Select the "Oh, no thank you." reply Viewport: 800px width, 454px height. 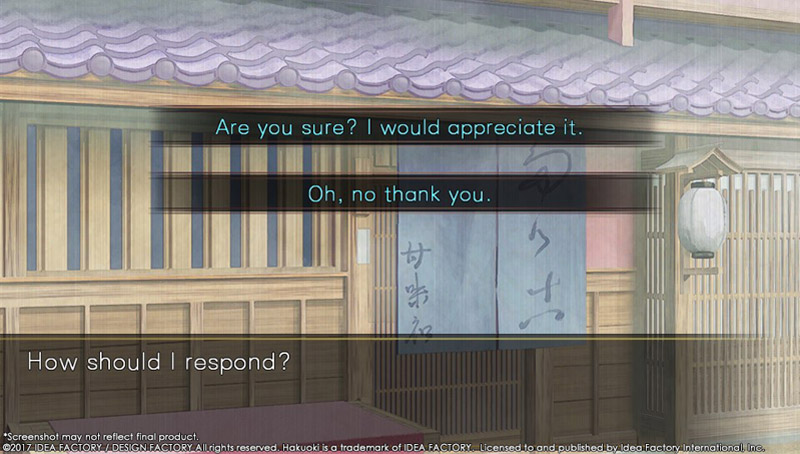click(400, 192)
